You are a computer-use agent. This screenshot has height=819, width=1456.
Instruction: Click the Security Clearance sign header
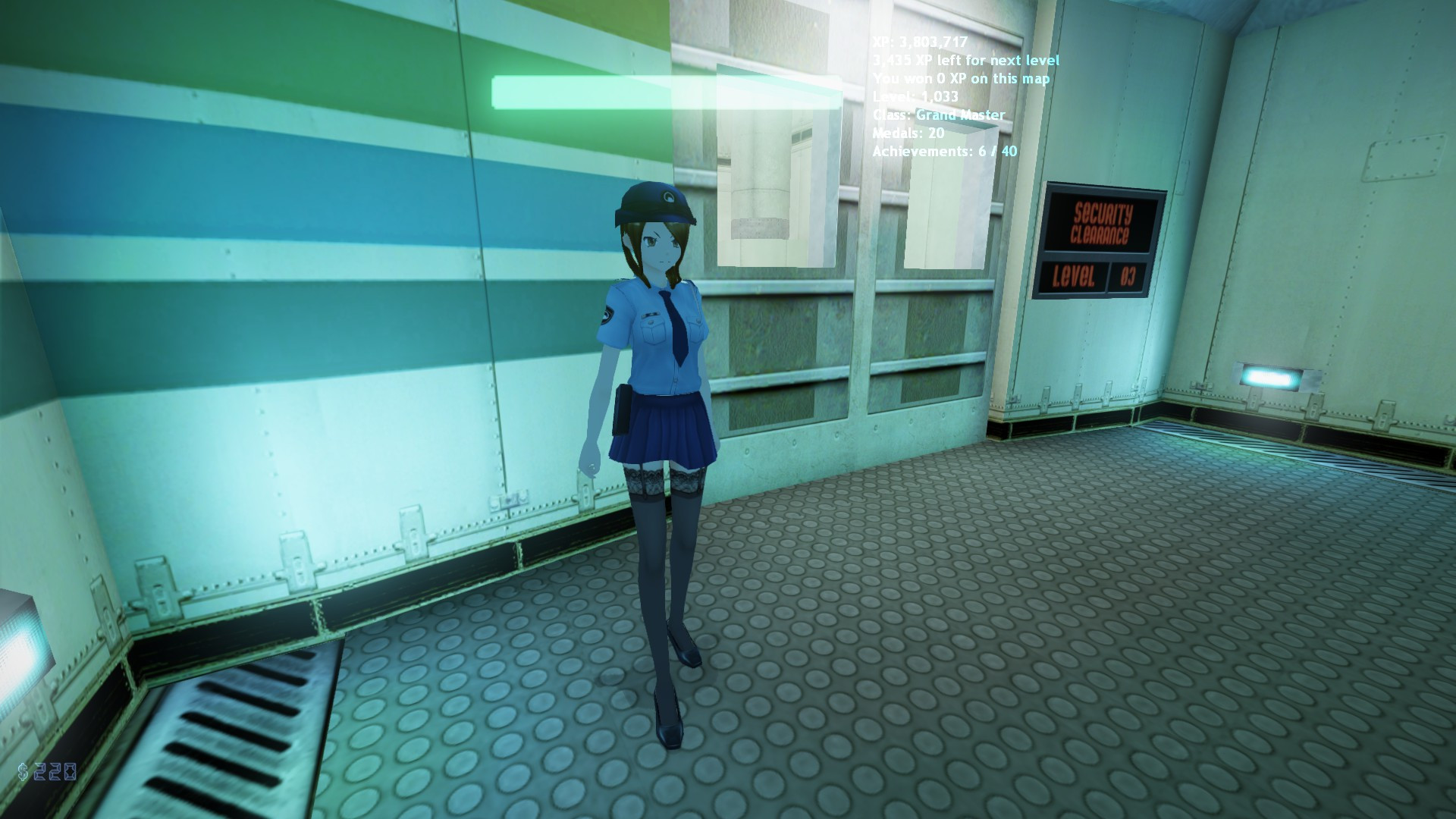tap(1101, 222)
